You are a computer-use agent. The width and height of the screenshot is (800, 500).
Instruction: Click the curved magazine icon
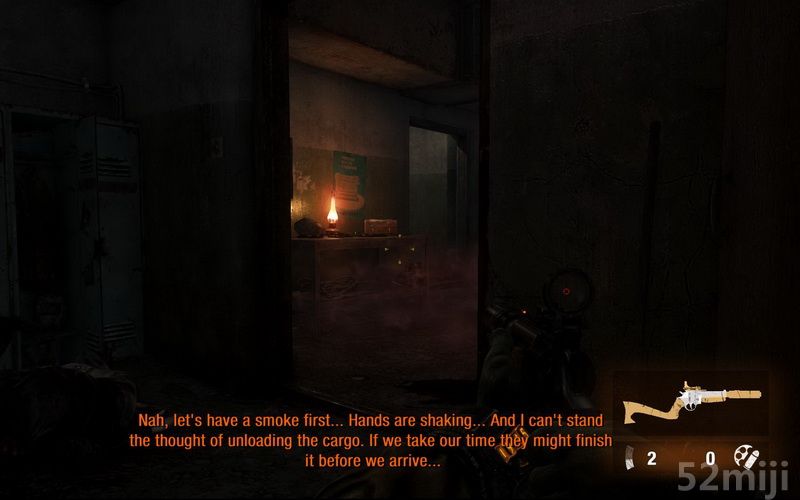(x=631, y=458)
